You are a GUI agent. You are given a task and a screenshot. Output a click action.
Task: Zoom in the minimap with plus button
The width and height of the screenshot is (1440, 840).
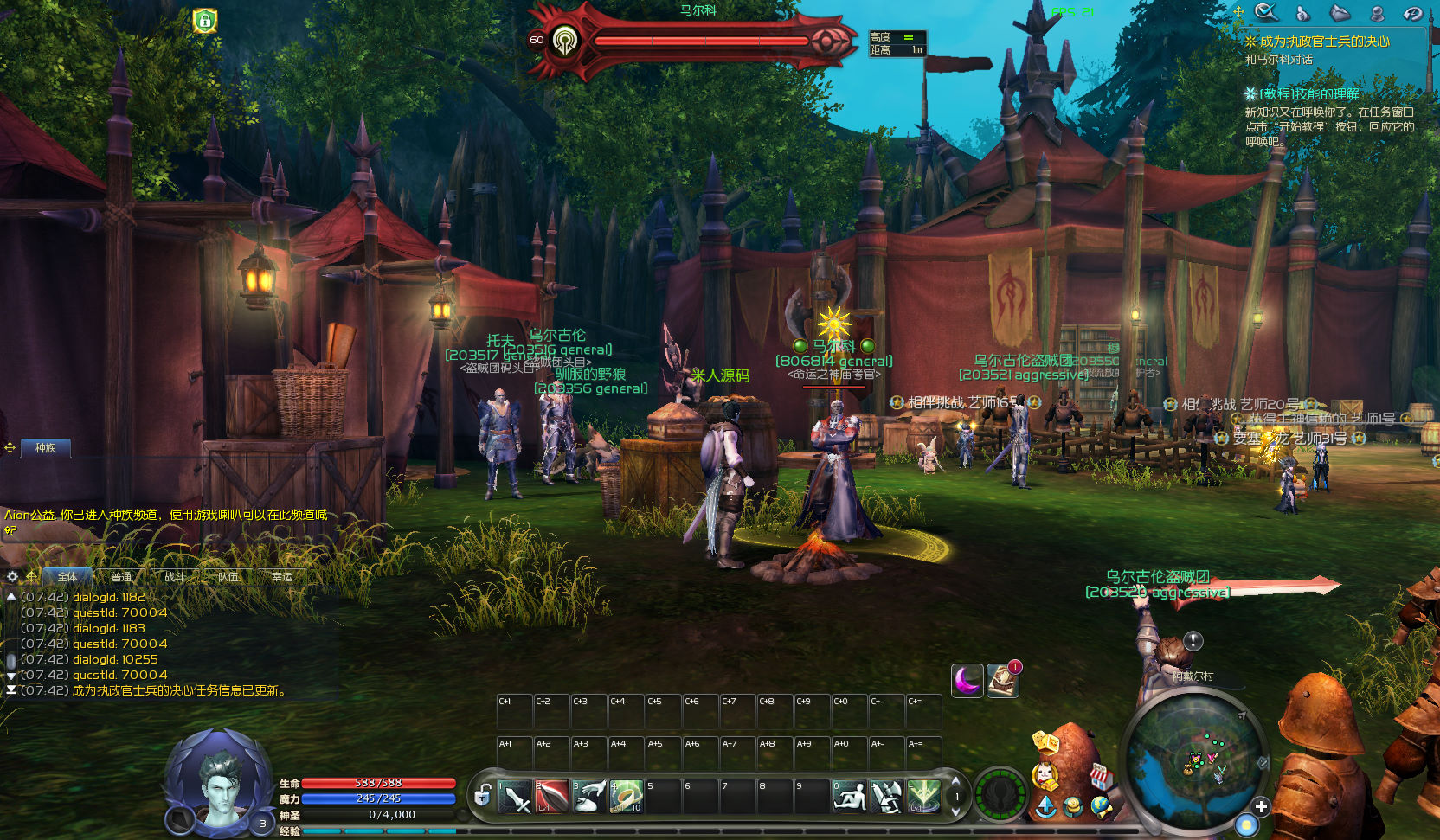coord(1261,806)
